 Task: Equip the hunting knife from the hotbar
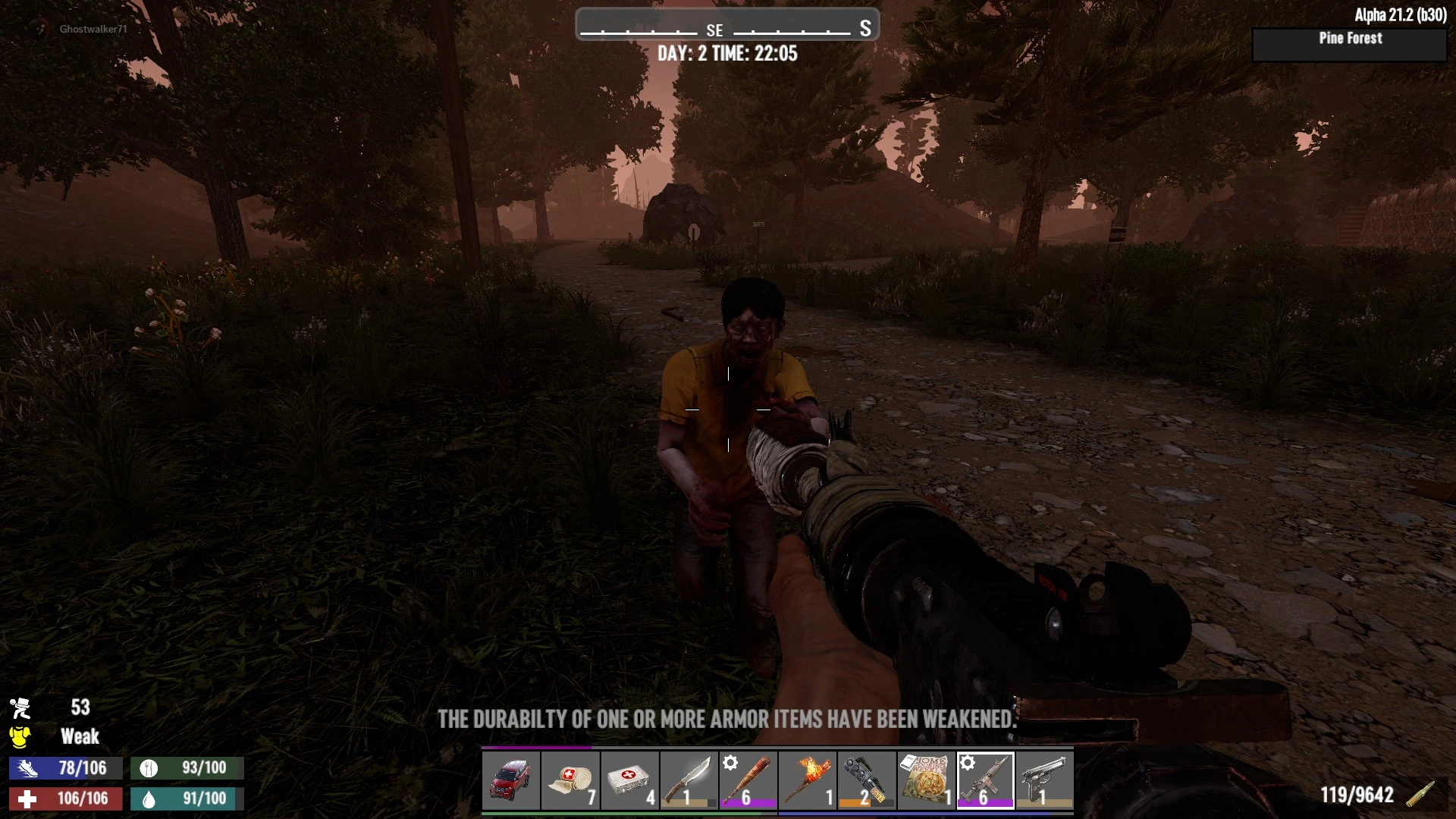pos(689,781)
